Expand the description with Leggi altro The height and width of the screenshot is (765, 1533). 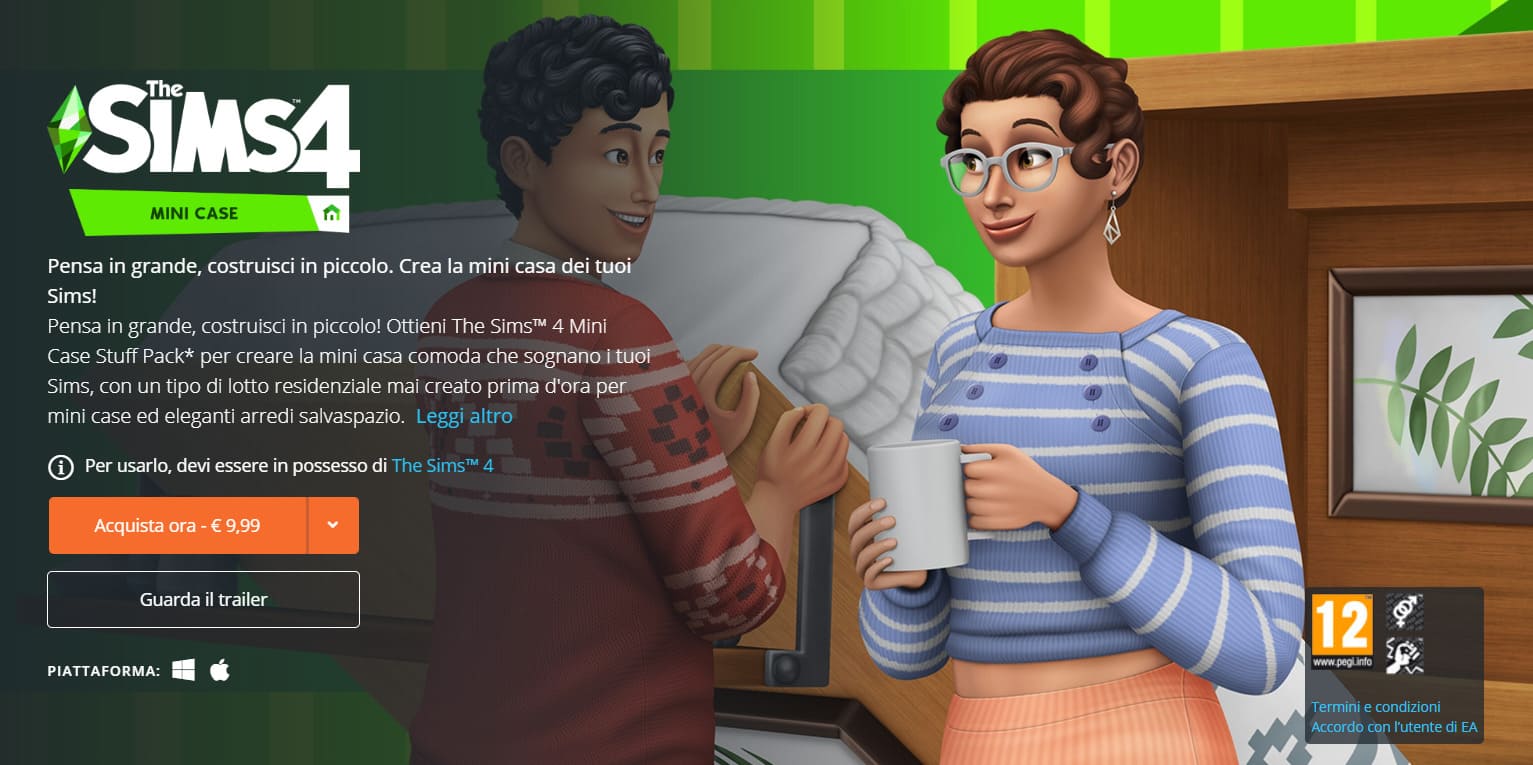pos(464,416)
